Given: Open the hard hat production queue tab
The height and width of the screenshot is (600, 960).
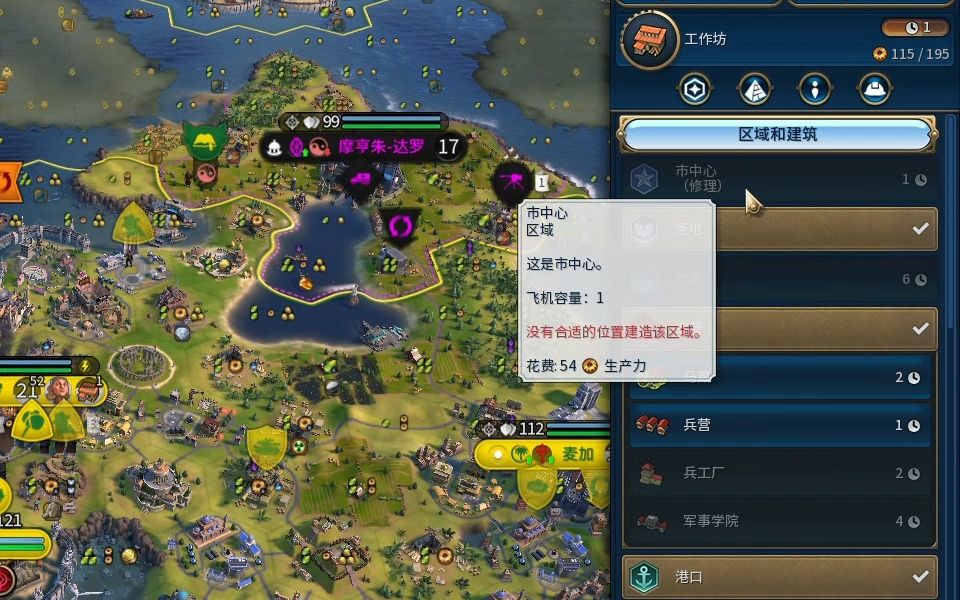Looking at the screenshot, I should (x=875, y=89).
